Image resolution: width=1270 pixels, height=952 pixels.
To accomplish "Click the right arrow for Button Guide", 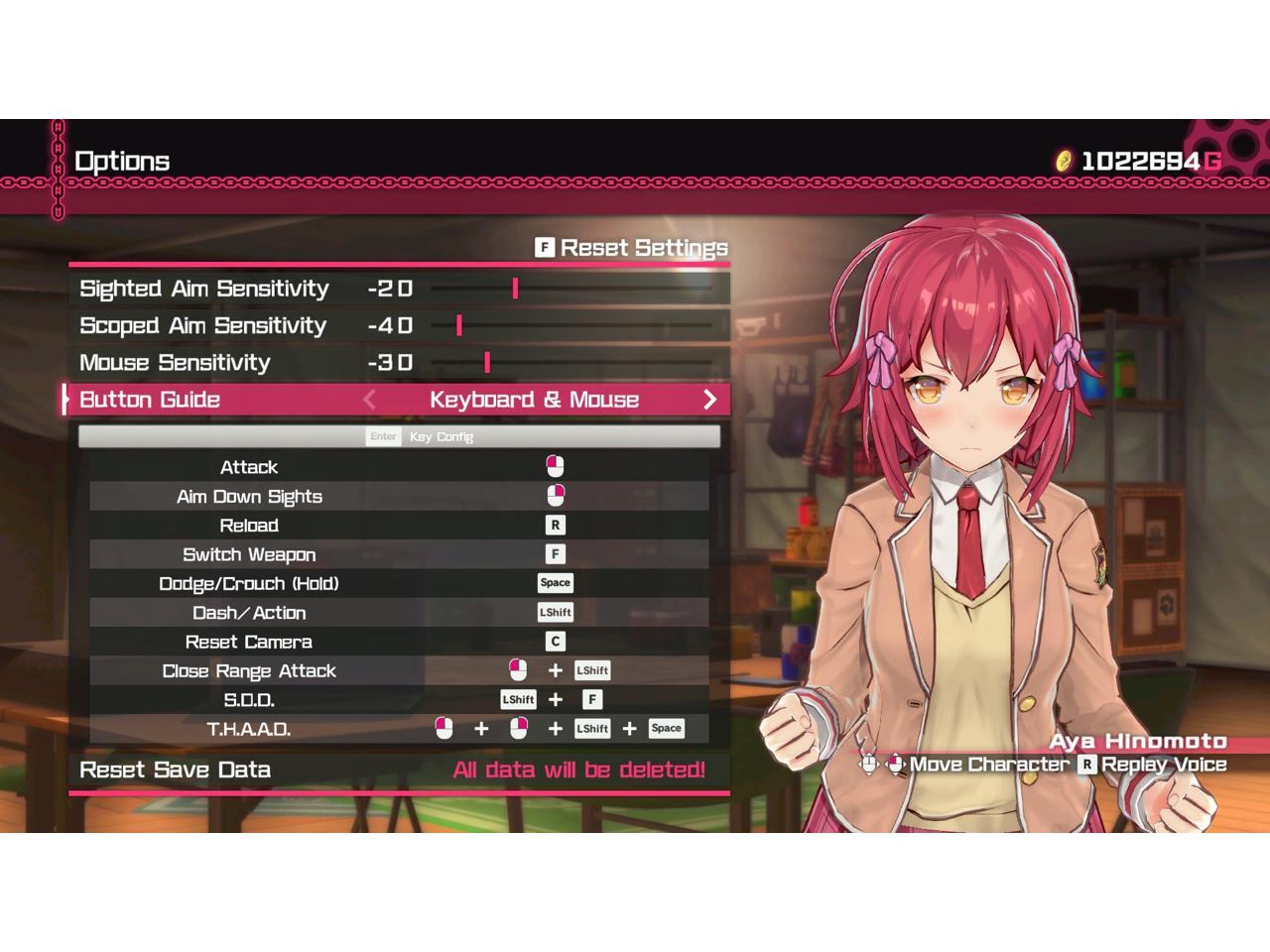I will (709, 400).
